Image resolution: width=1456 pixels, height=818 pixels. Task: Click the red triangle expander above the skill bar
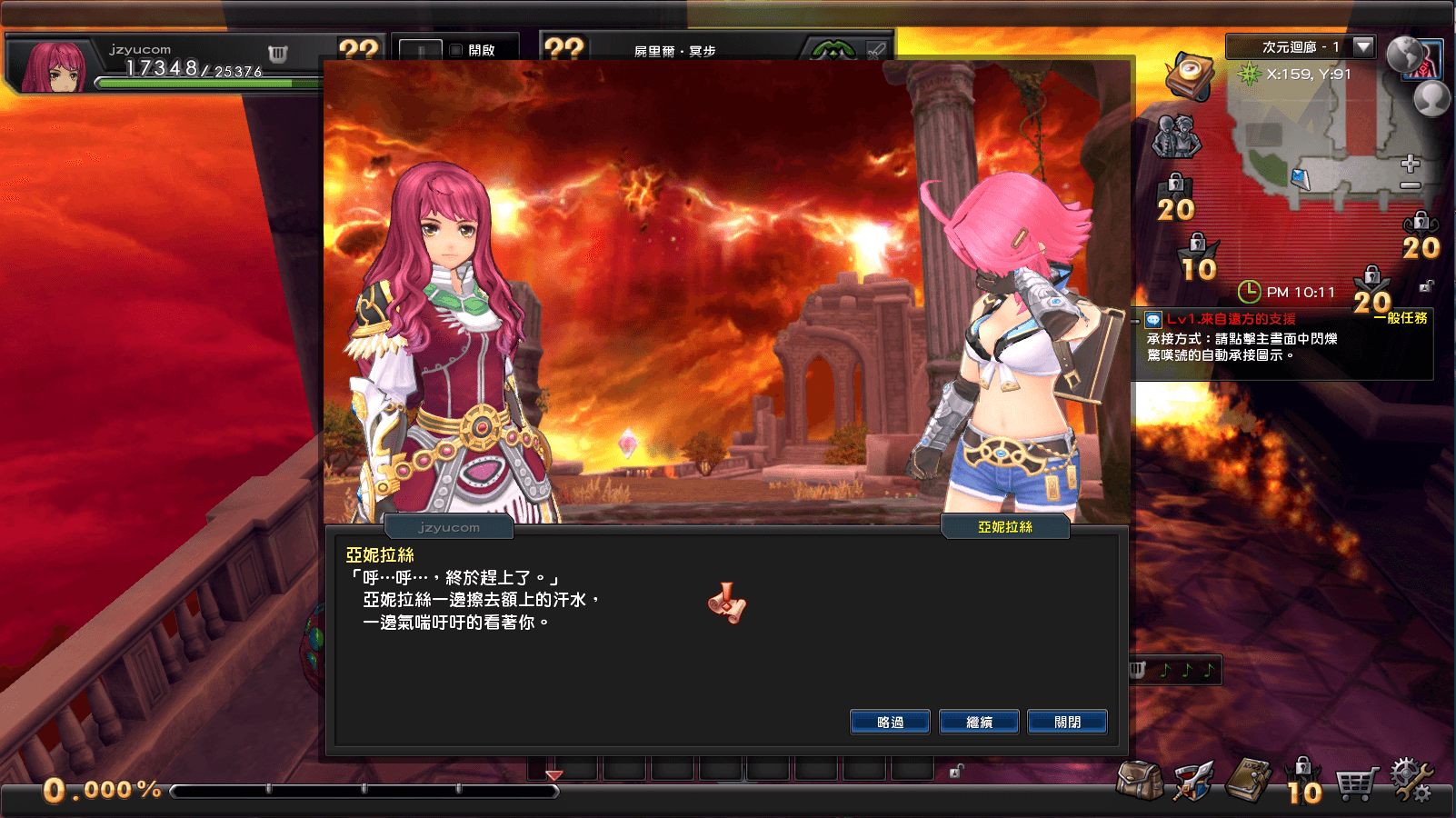click(x=553, y=777)
